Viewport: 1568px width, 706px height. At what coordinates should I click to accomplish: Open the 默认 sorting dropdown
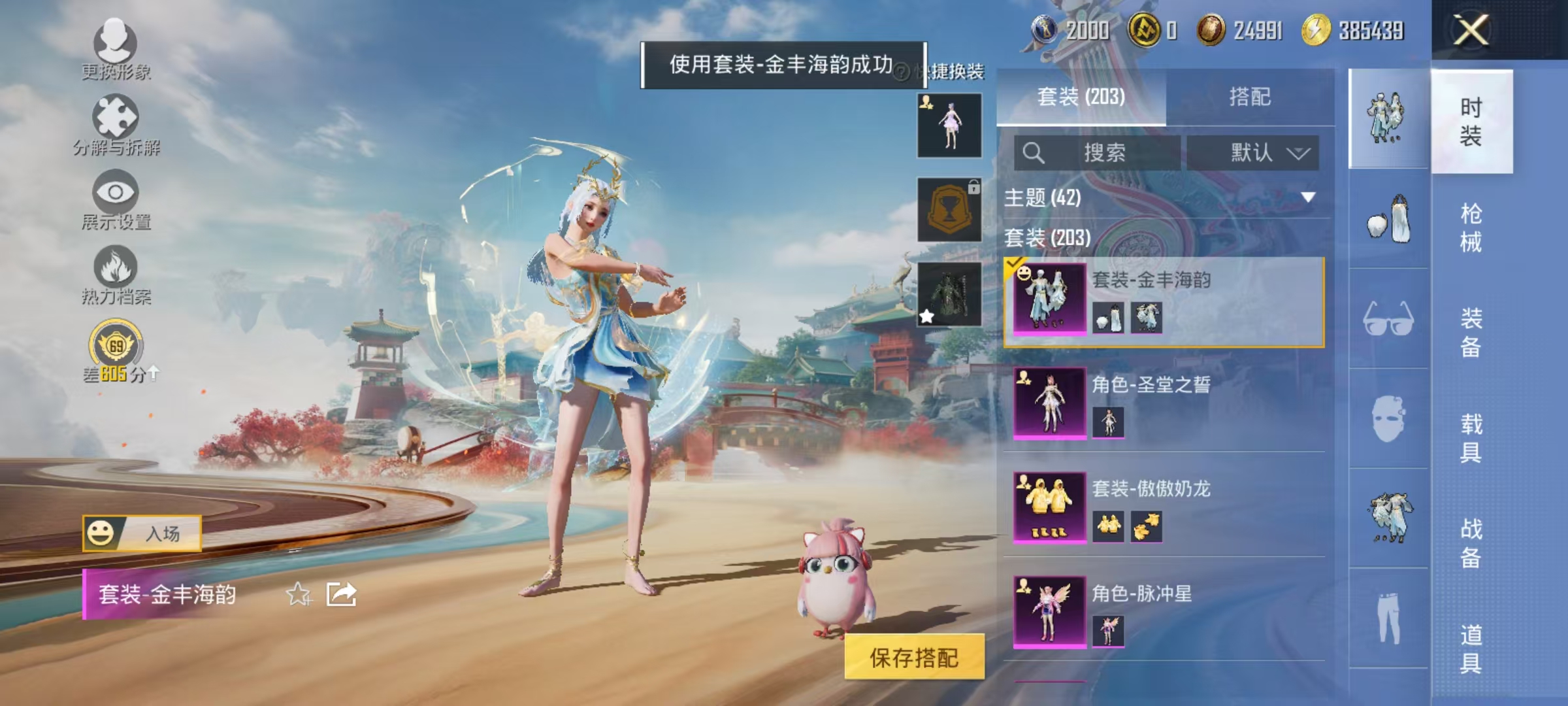(x=1253, y=150)
